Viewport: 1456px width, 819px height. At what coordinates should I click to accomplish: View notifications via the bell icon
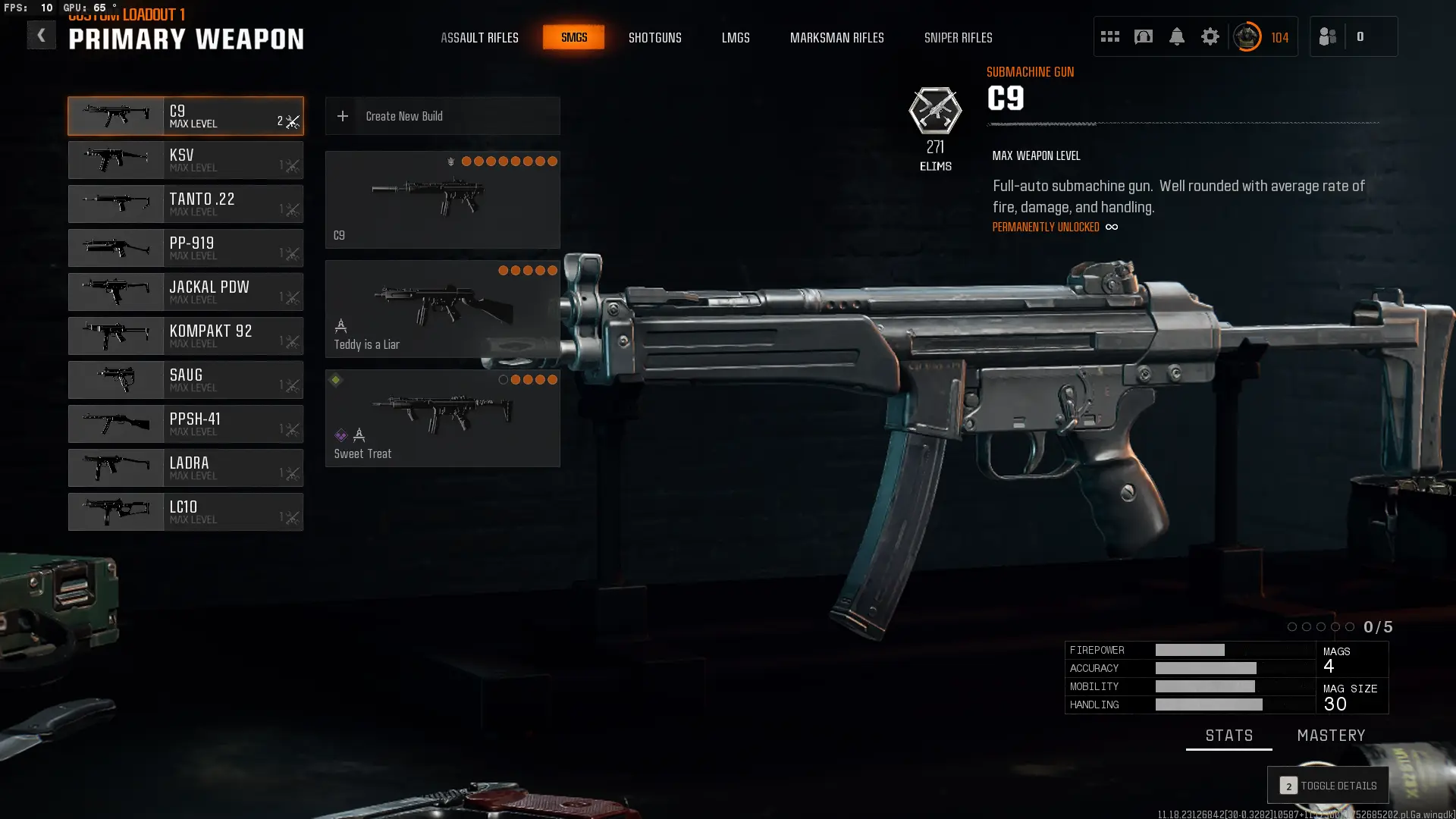point(1176,36)
